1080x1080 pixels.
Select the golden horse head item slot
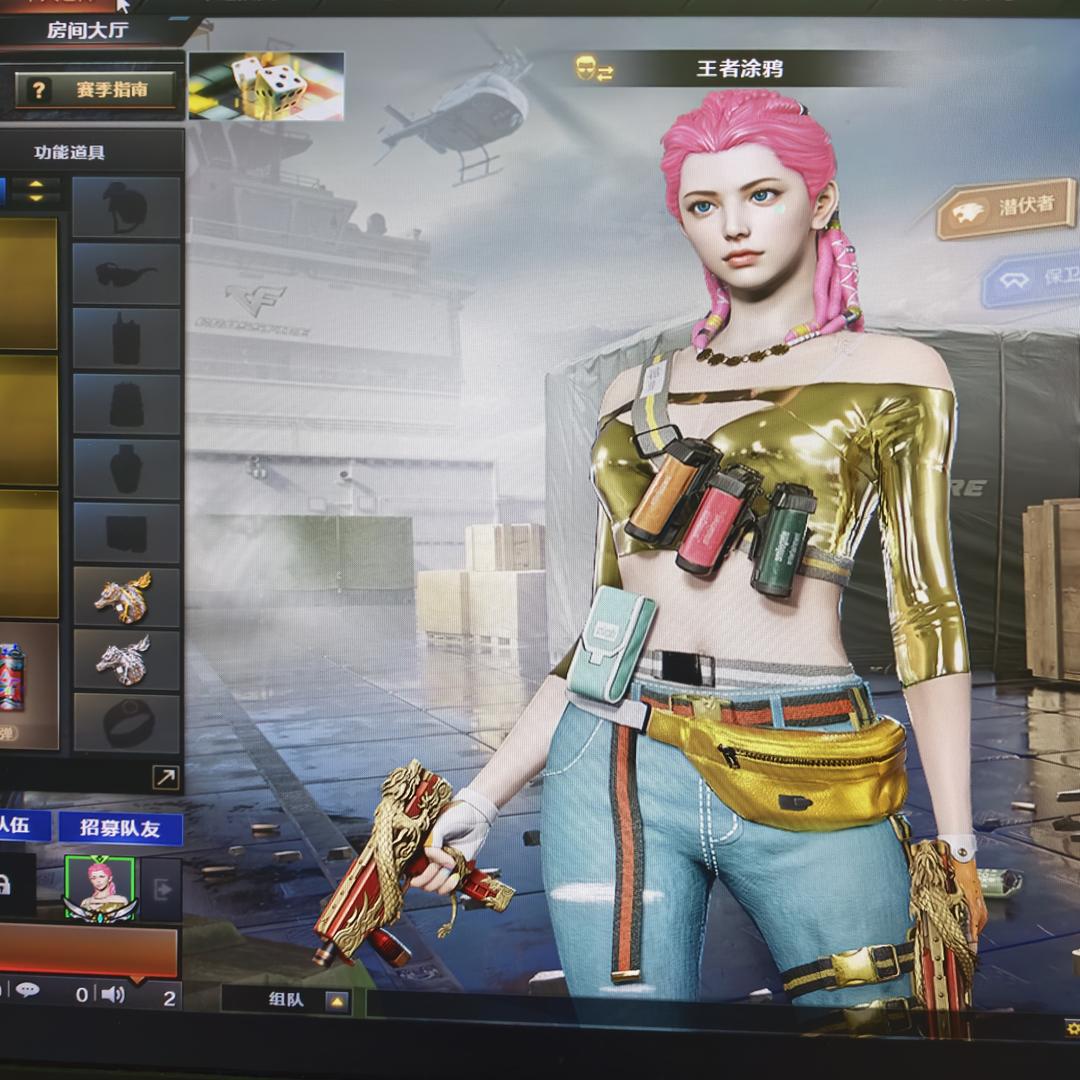point(126,596)
